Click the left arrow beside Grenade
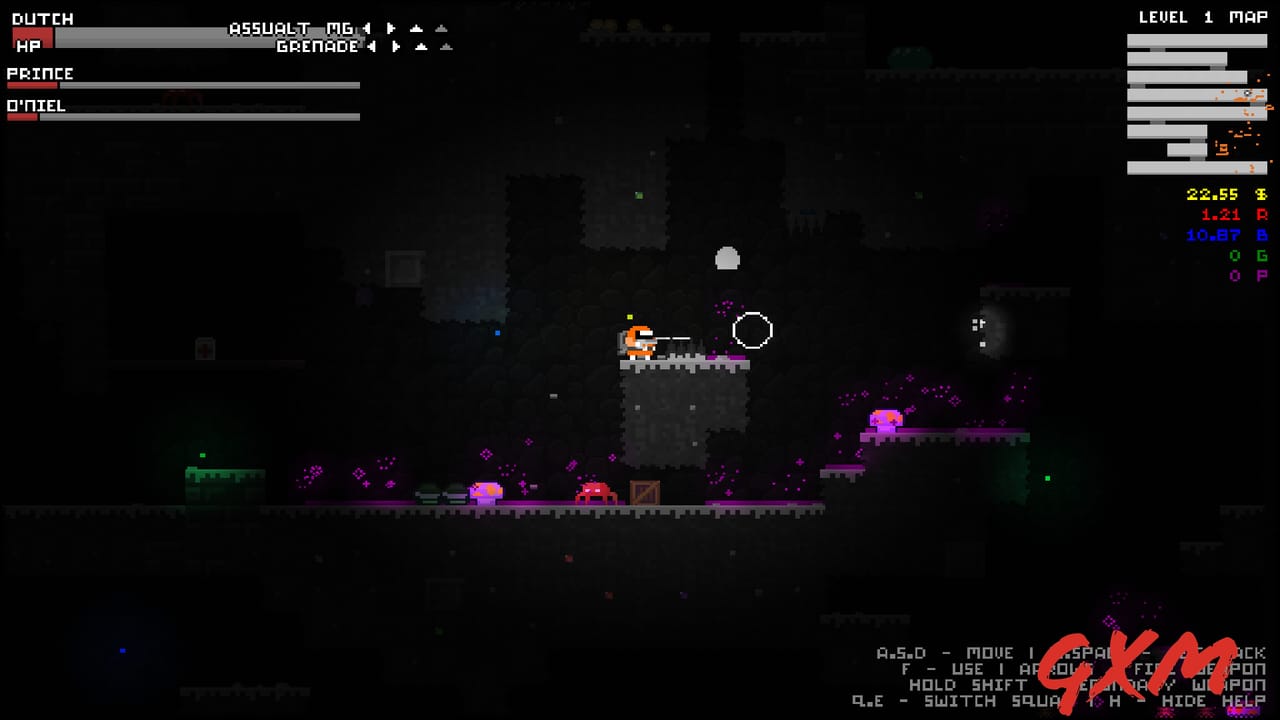1280x720 pixels. (373, 45)
